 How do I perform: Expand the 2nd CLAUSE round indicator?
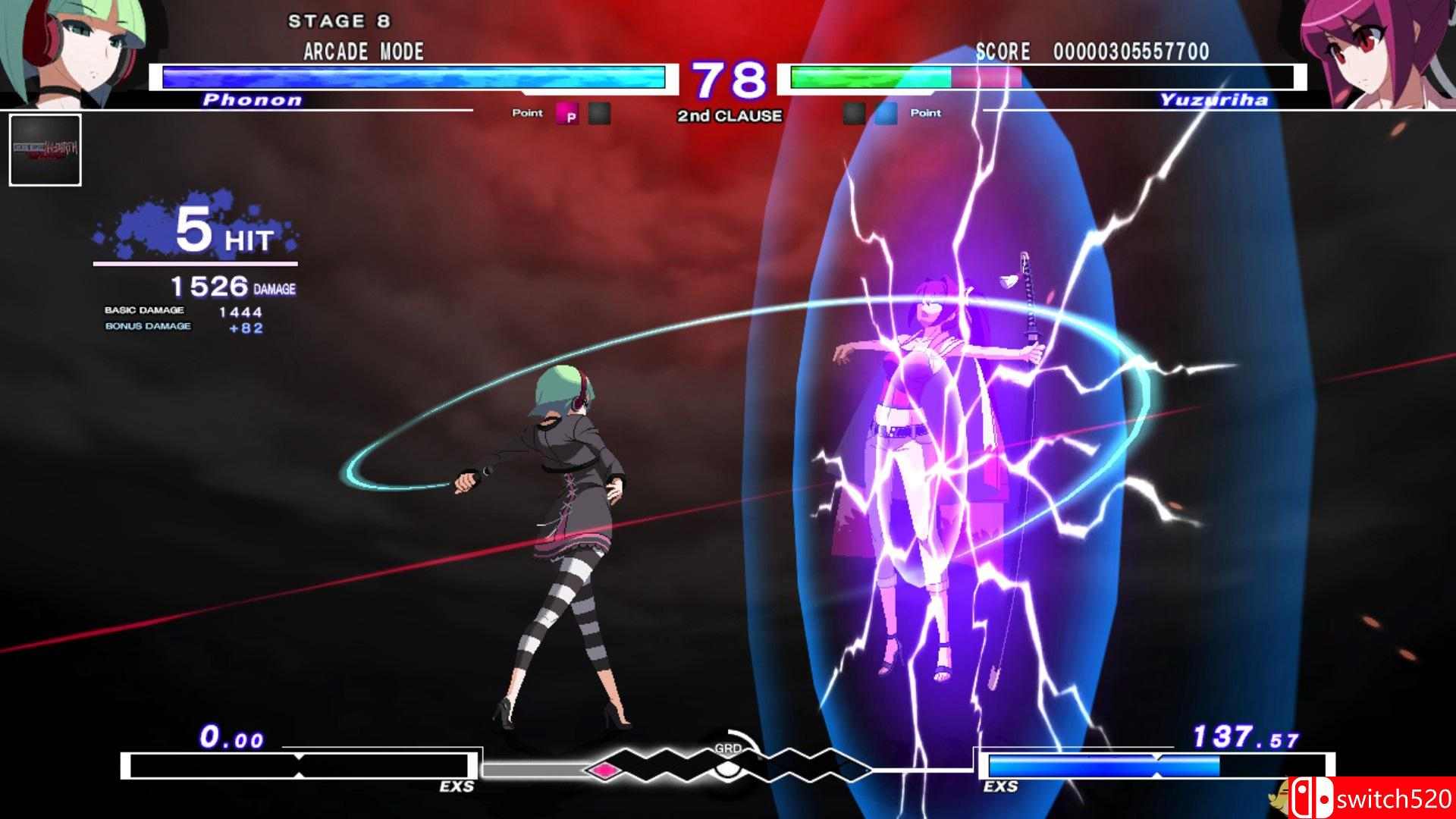tap(728, 115)
